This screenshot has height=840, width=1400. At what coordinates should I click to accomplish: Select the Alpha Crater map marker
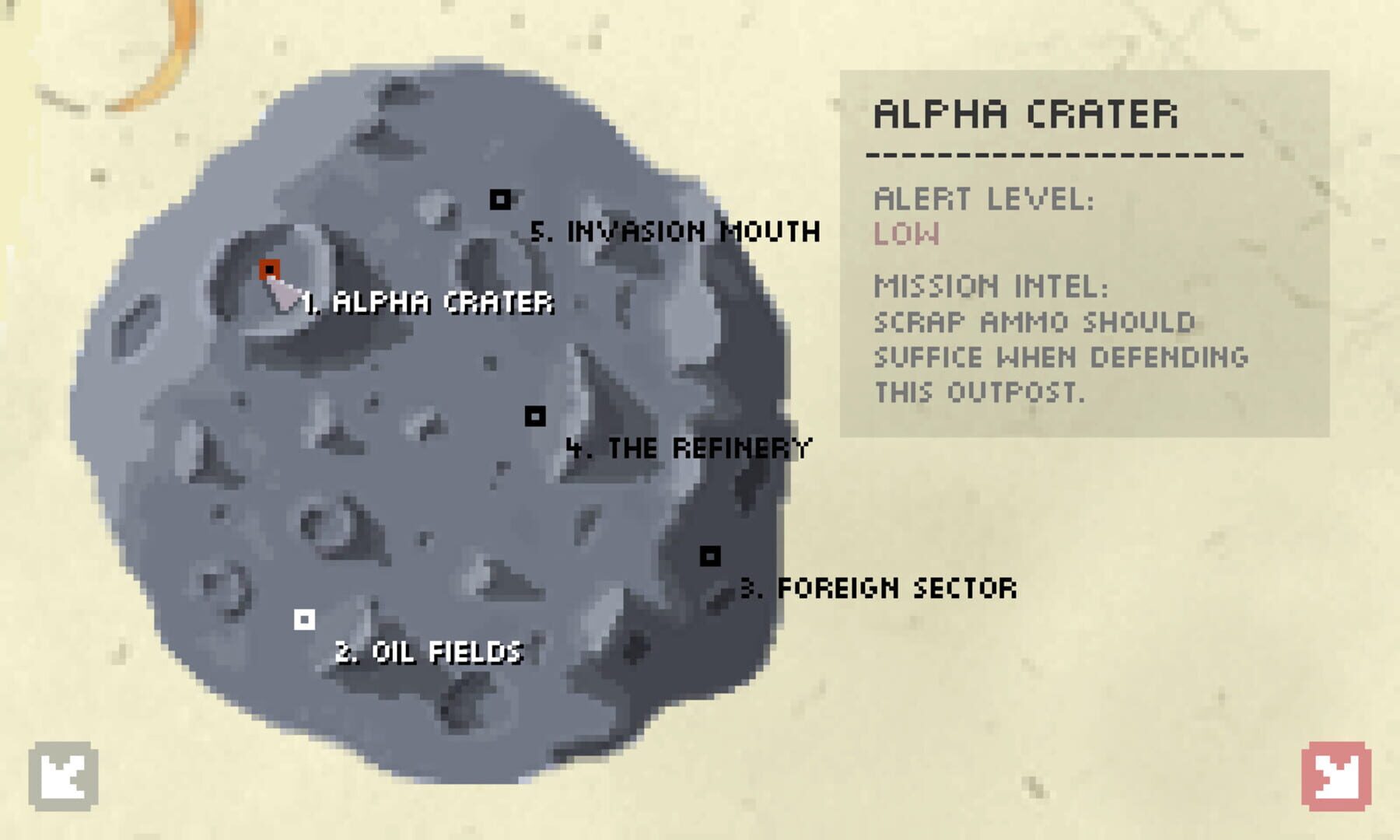(268, 268)
